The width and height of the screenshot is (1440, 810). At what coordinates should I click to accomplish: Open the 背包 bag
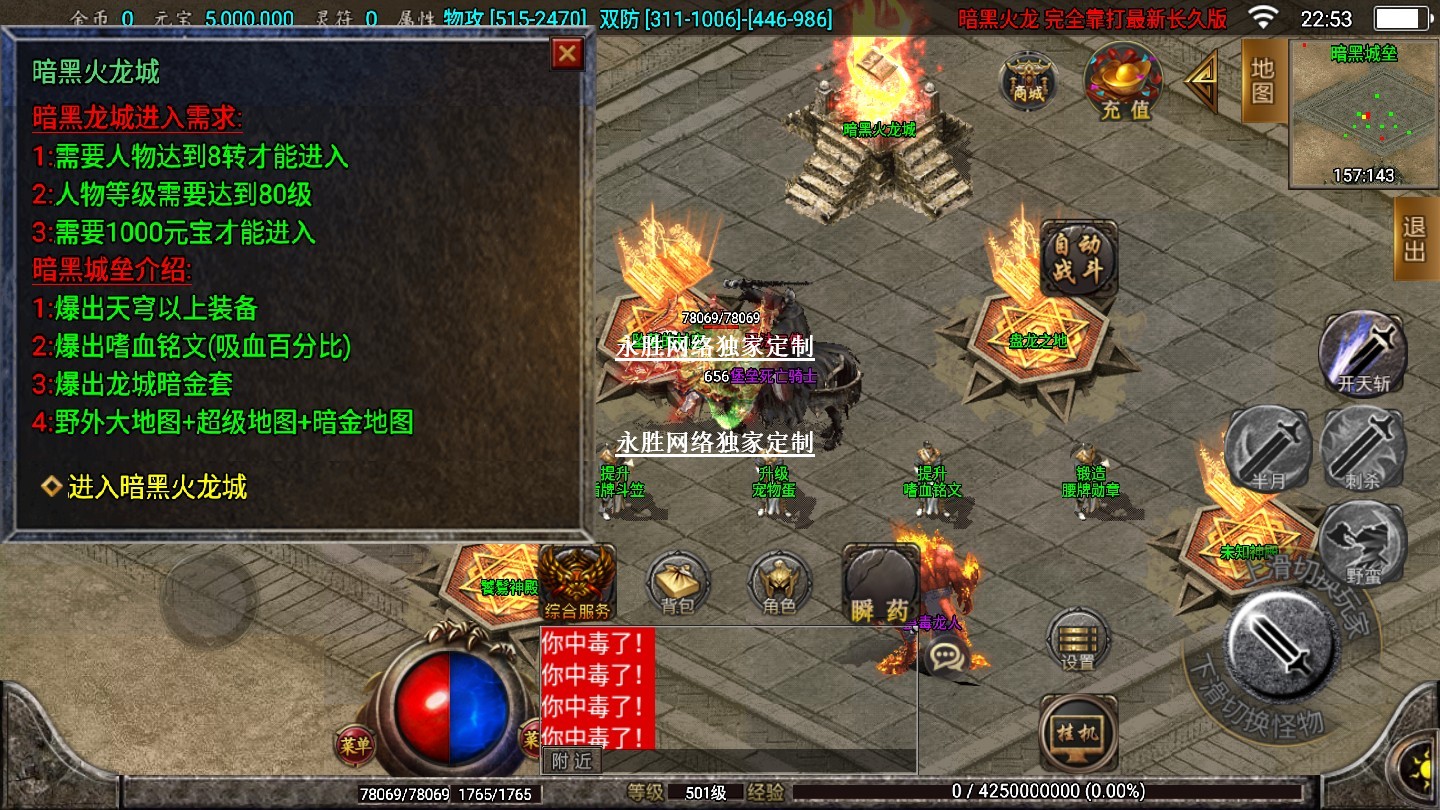(x=678, y=583)
